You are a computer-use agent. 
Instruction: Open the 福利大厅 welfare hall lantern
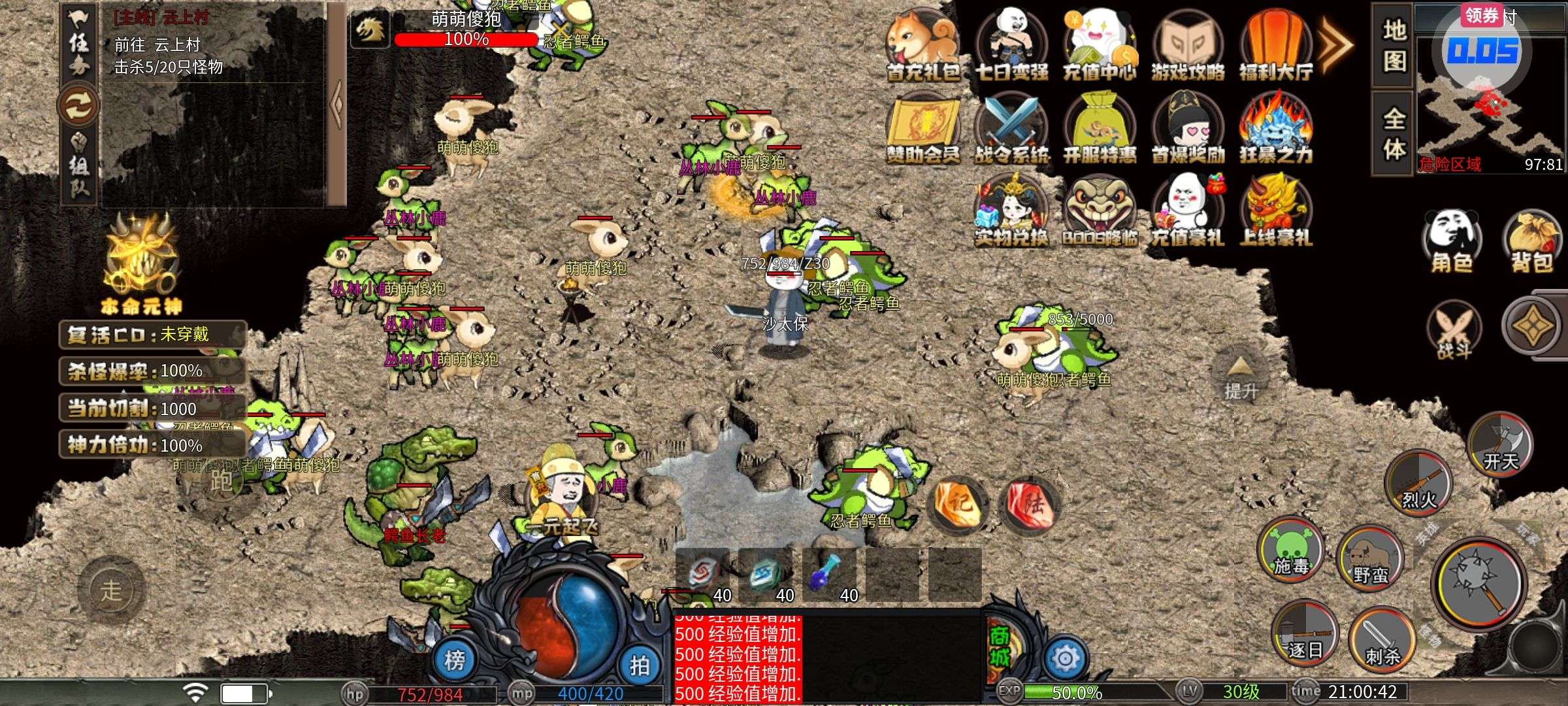pyautogui.click(x=1275, y=44)
